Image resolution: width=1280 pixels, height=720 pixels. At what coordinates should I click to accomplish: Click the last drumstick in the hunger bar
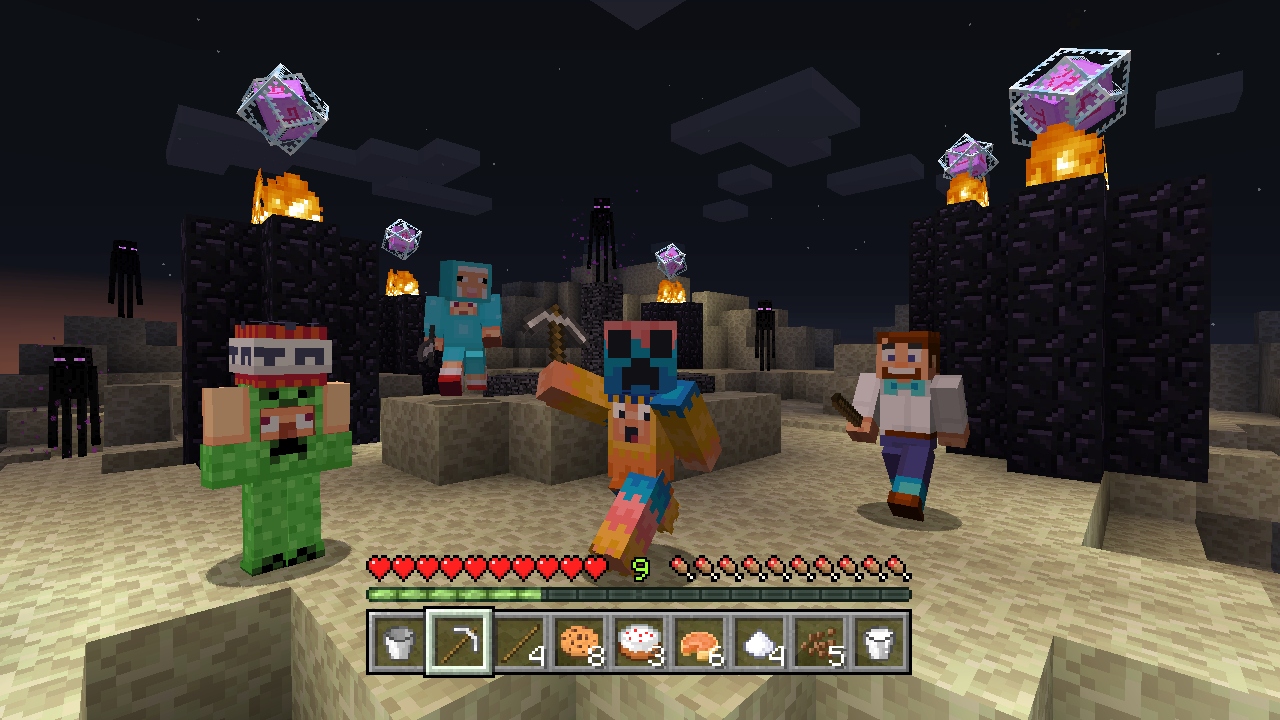click(898, 566)
